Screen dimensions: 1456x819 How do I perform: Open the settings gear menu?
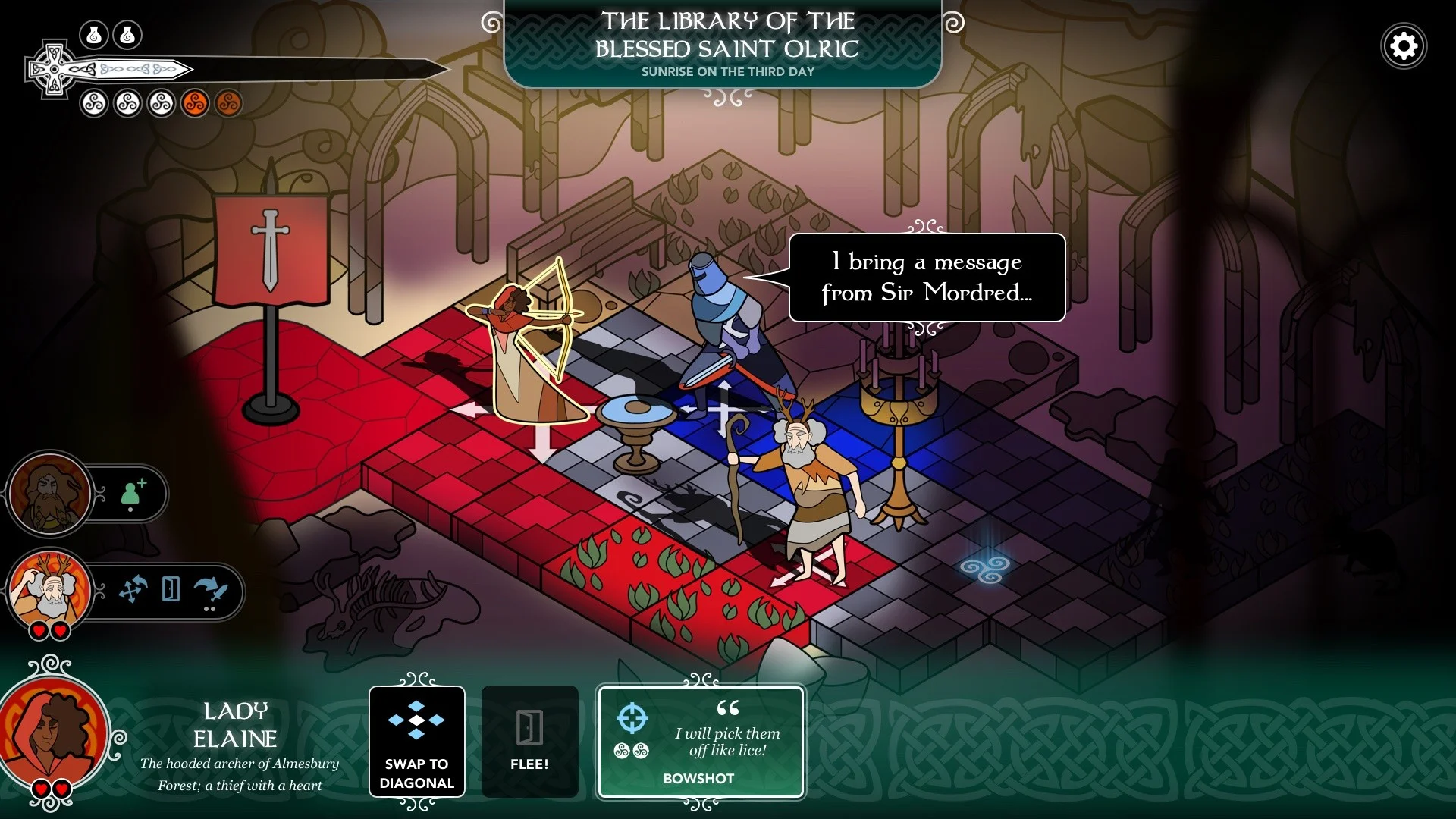[x=1404, y=46]
